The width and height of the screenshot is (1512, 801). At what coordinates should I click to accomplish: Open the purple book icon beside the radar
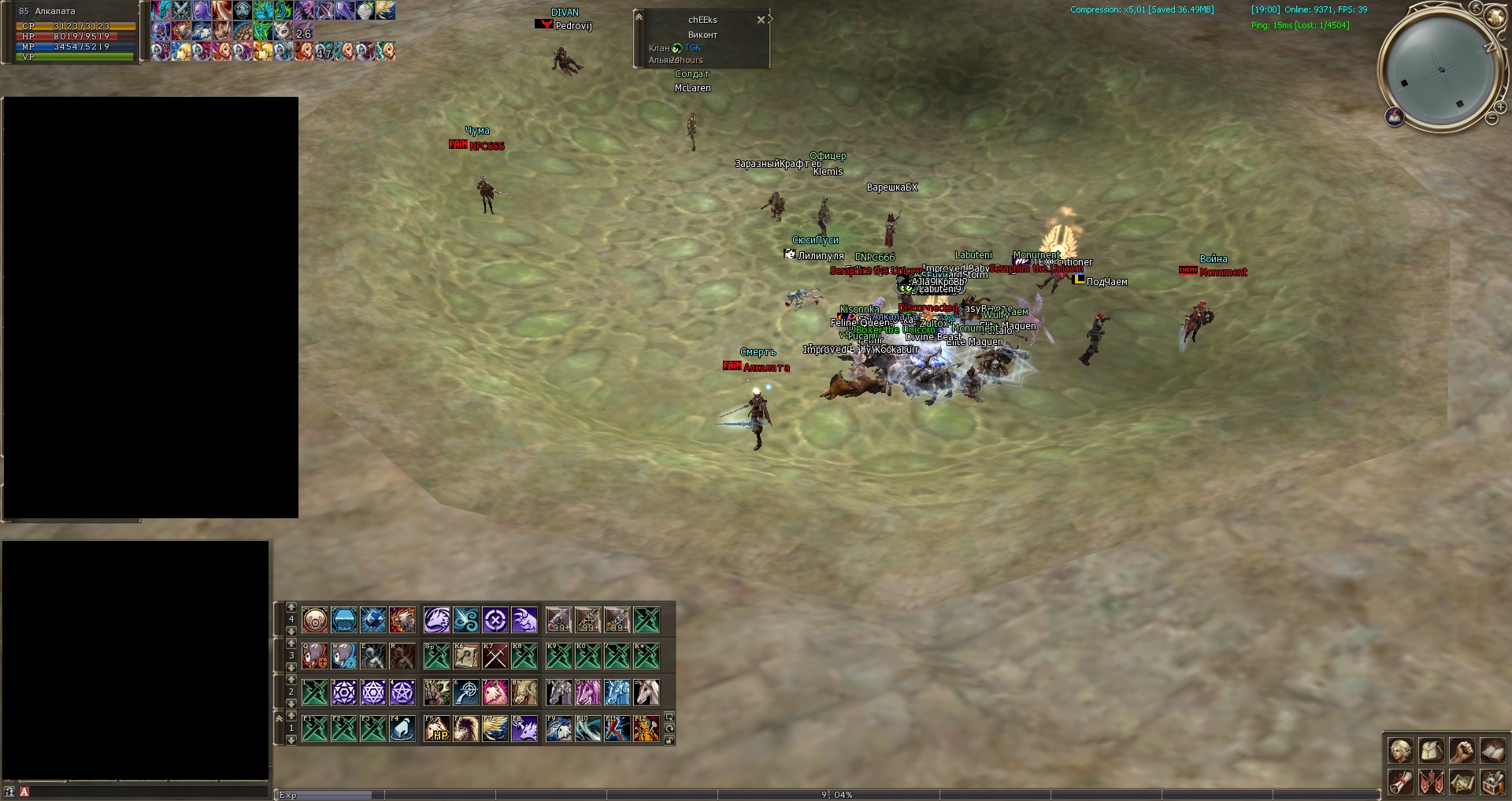[x=1395, y=117]
